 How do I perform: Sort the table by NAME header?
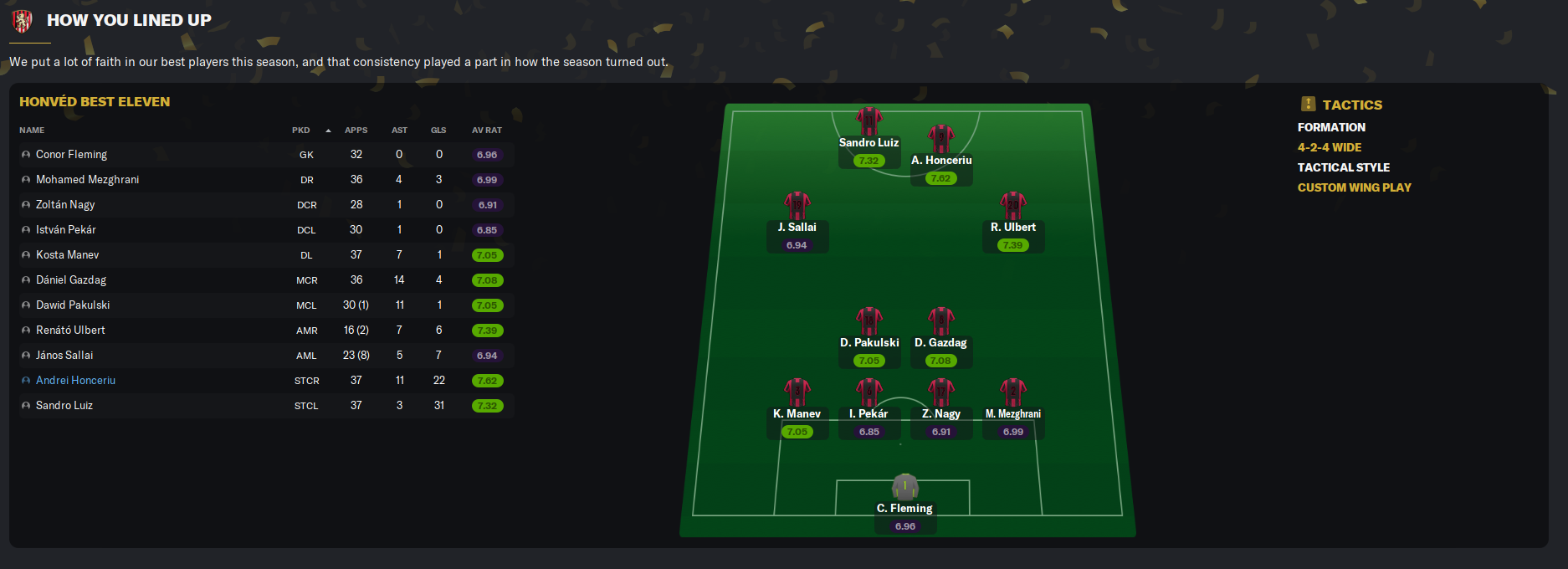coord(32,131)
